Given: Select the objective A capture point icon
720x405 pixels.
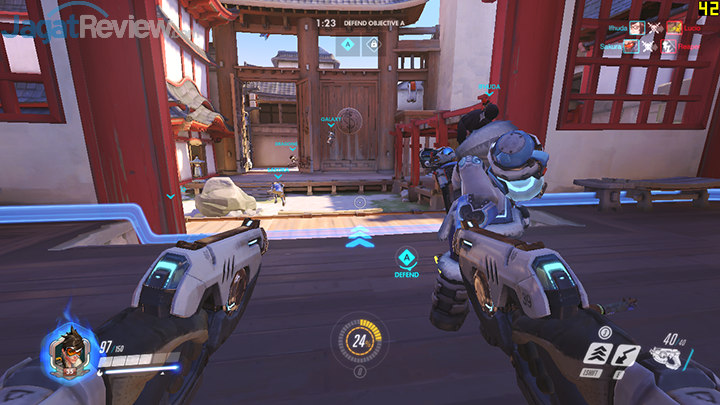Looking at the screenshot, I should coord(346,44).
